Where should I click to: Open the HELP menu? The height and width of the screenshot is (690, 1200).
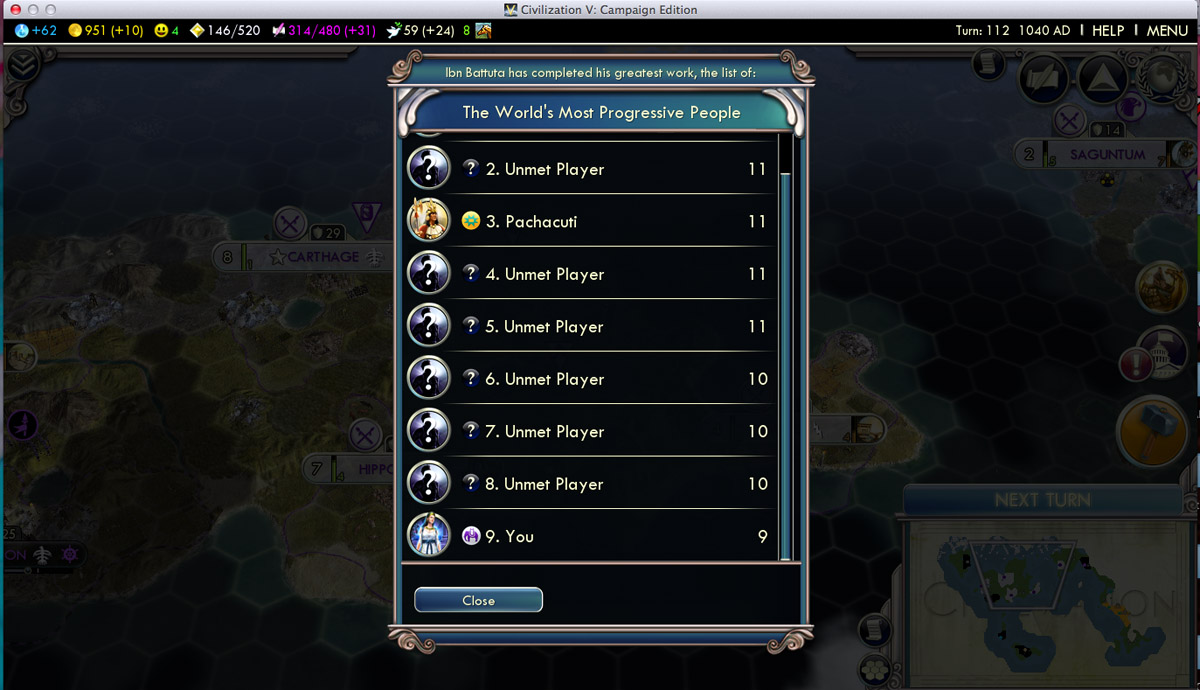click(x=1108, y=31)
